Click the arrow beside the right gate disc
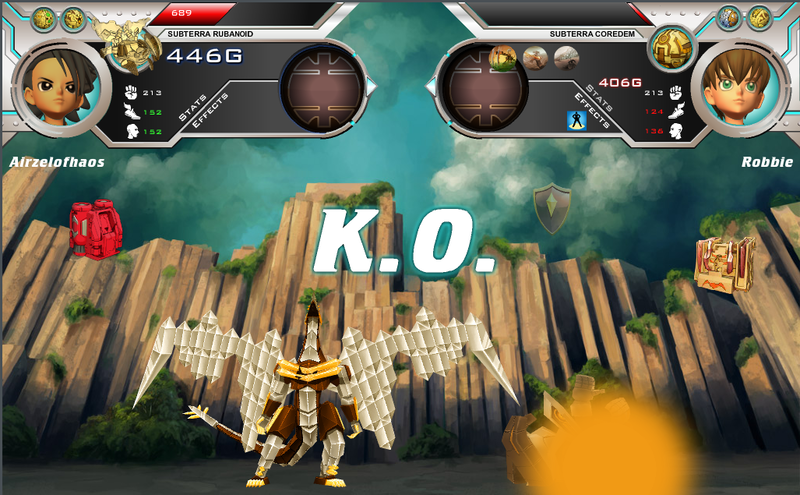This screenshot has height=495, width=800. pos(432,89)
